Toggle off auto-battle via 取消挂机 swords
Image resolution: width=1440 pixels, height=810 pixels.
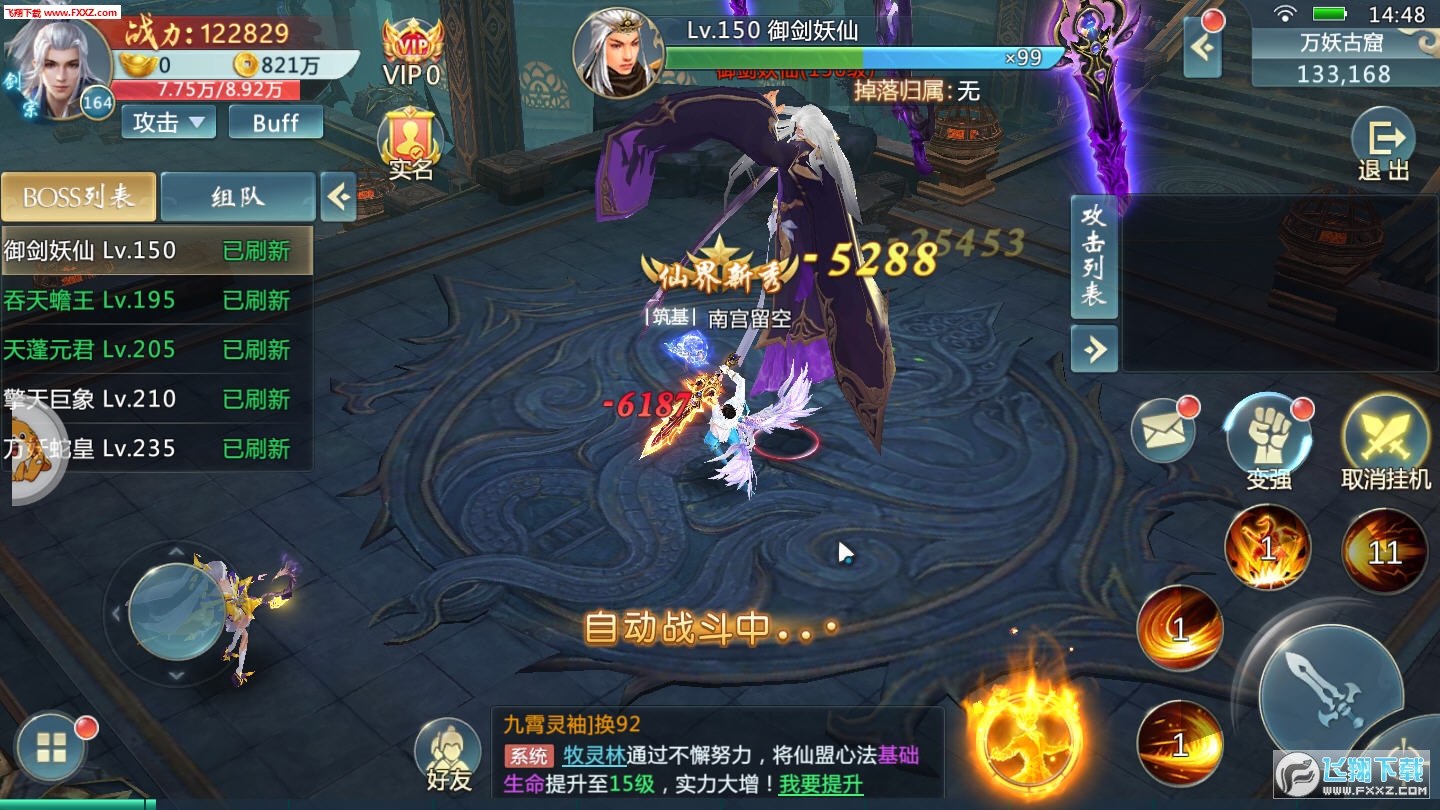pos(1385,432)
